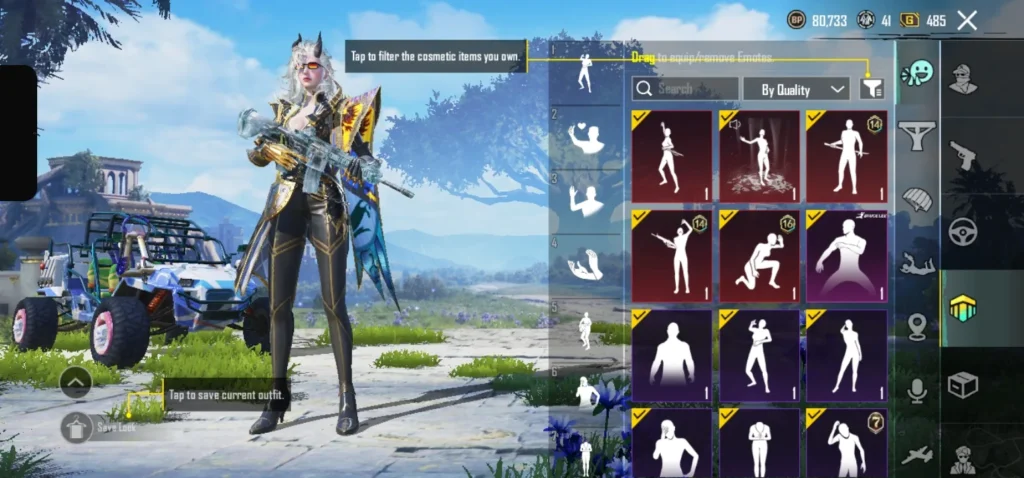This screenshot has width=1024, height=478.
Task: Select the pistol weapon skins category
Action: tap(963, 153)
